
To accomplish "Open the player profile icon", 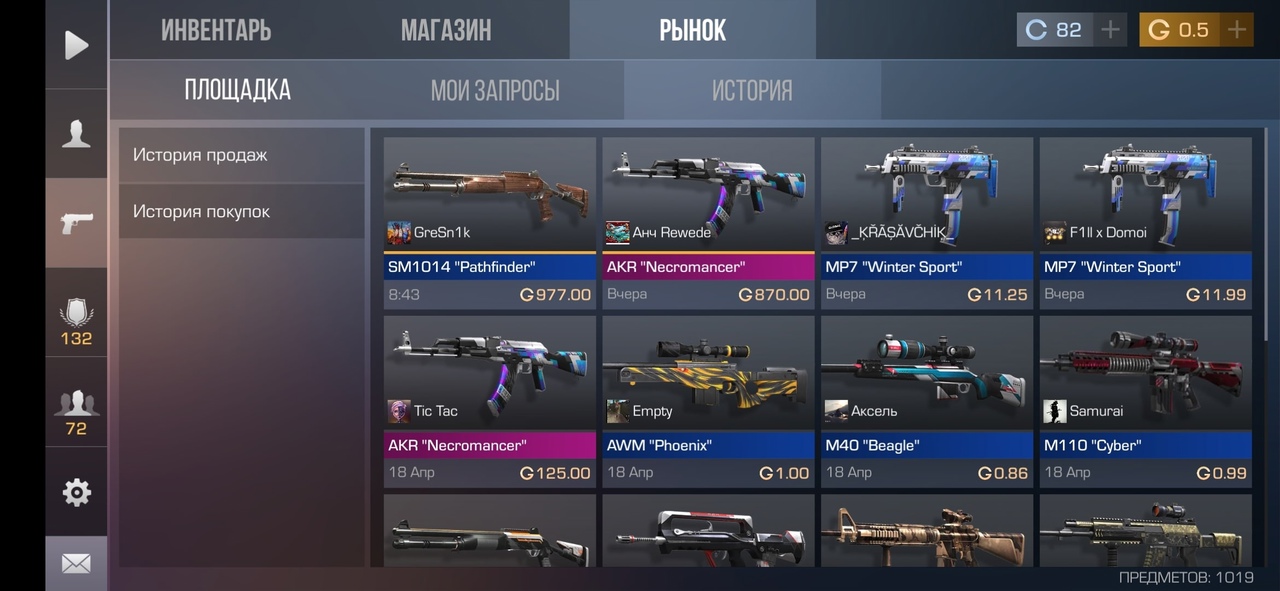I will click(76, 134).
